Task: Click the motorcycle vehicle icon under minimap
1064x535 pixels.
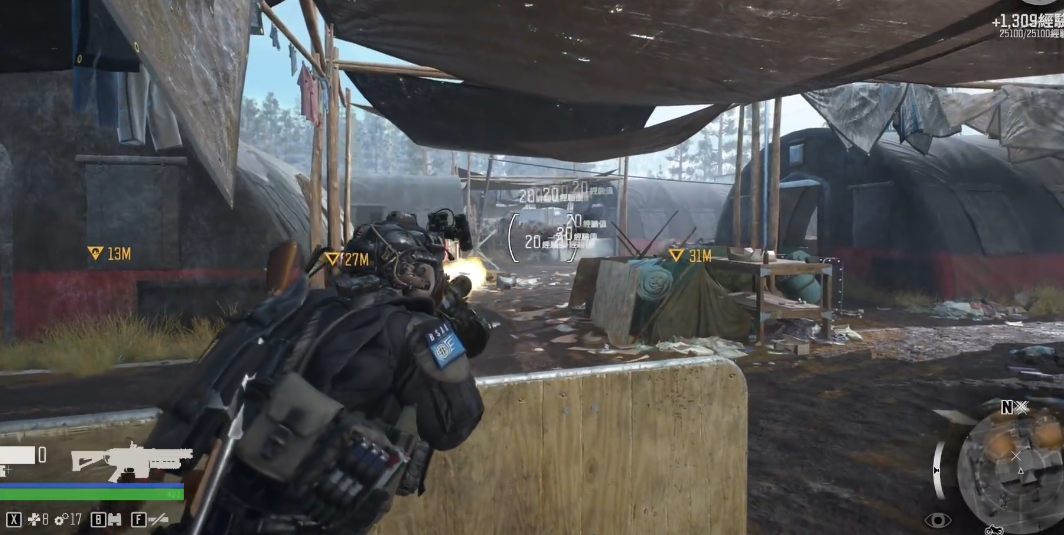Action: point(994,530)
